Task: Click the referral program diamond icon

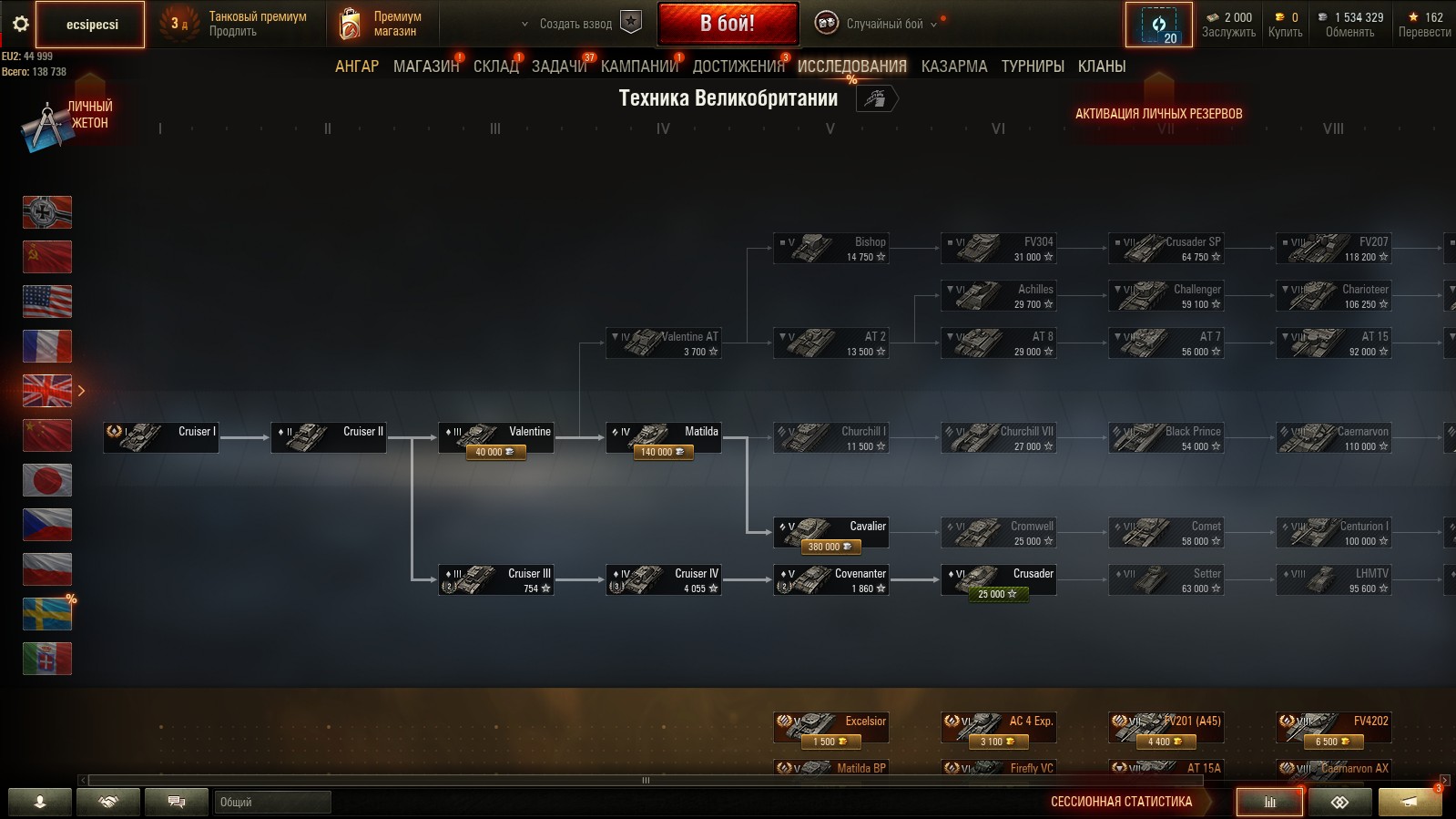Action: tap(1339, 803)
